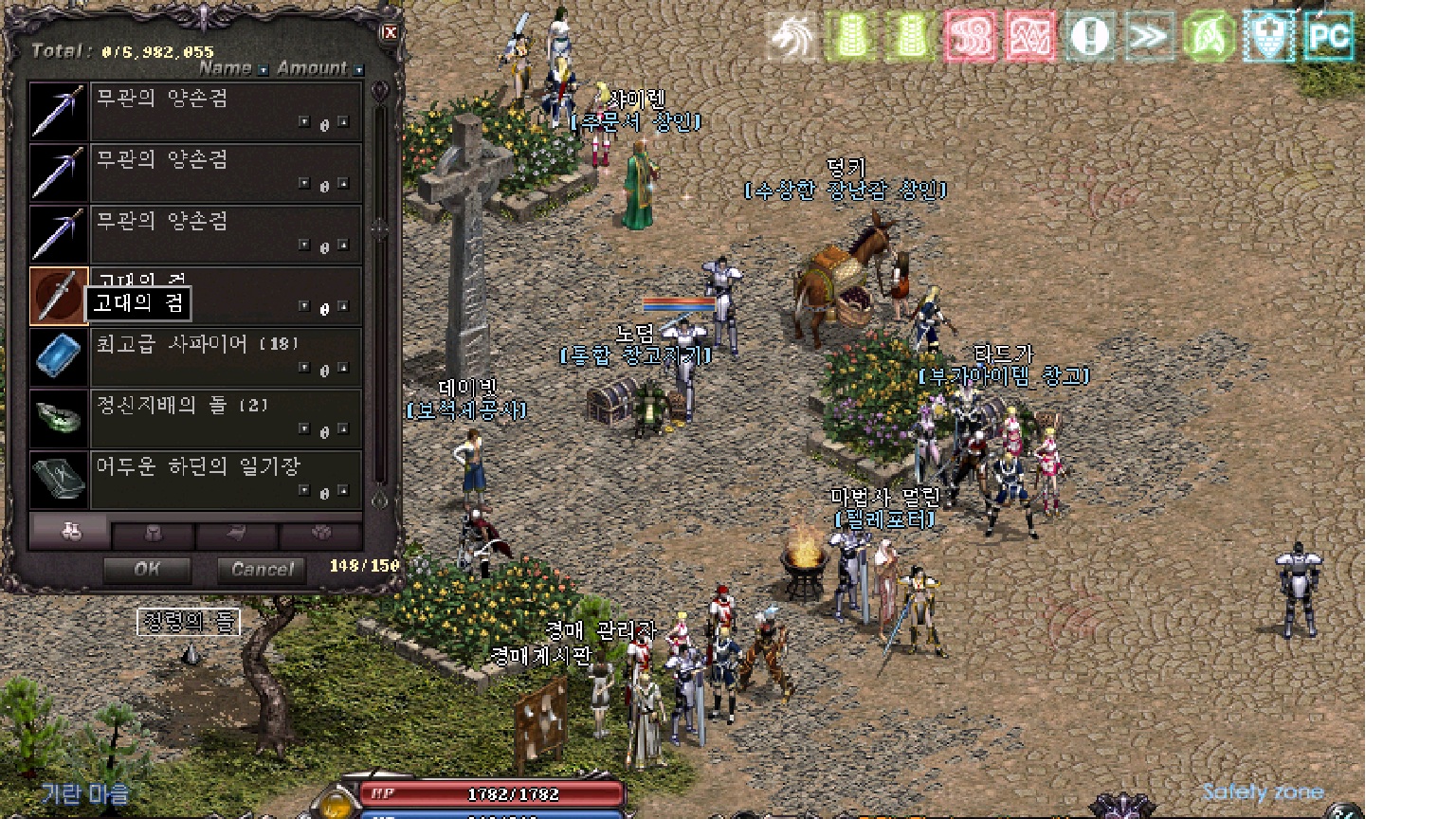Click the green leaf buff icon
Screen dimensions: 1456x819
click(1209, 37)
